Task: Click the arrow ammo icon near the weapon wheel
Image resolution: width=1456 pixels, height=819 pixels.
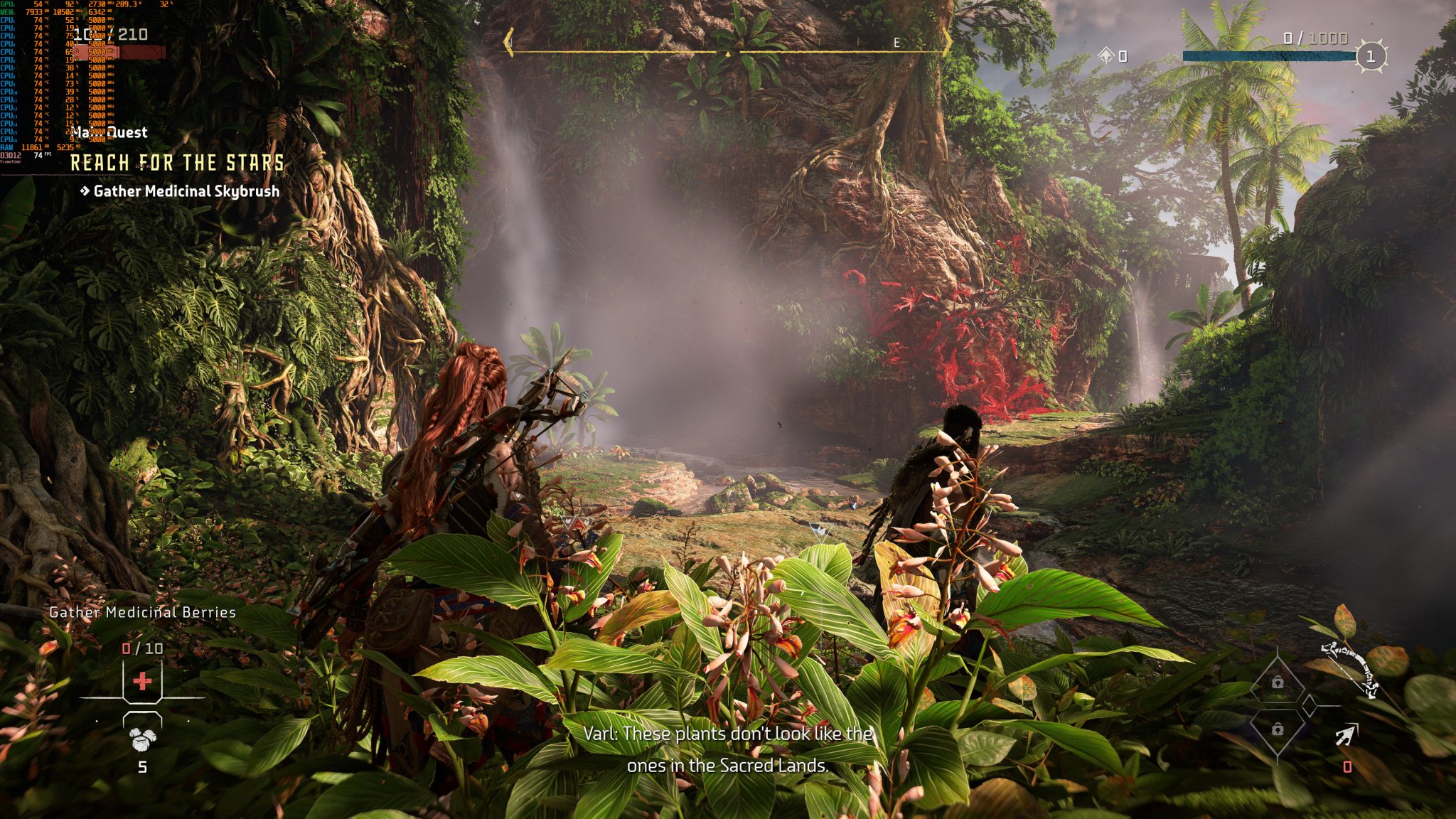Action: pyautogui.click(x=1347, y=733)
